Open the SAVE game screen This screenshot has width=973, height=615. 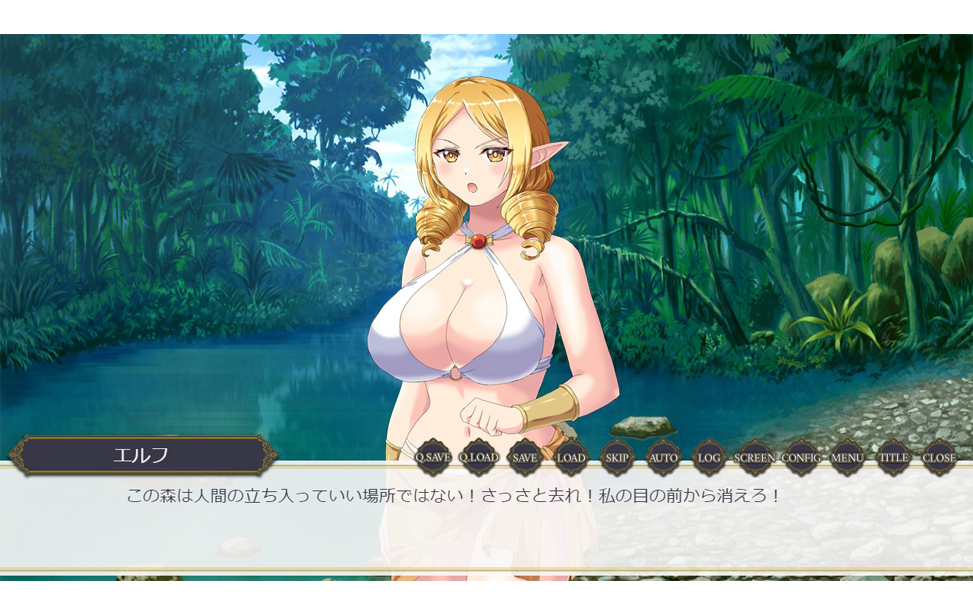tap(525, 458)
